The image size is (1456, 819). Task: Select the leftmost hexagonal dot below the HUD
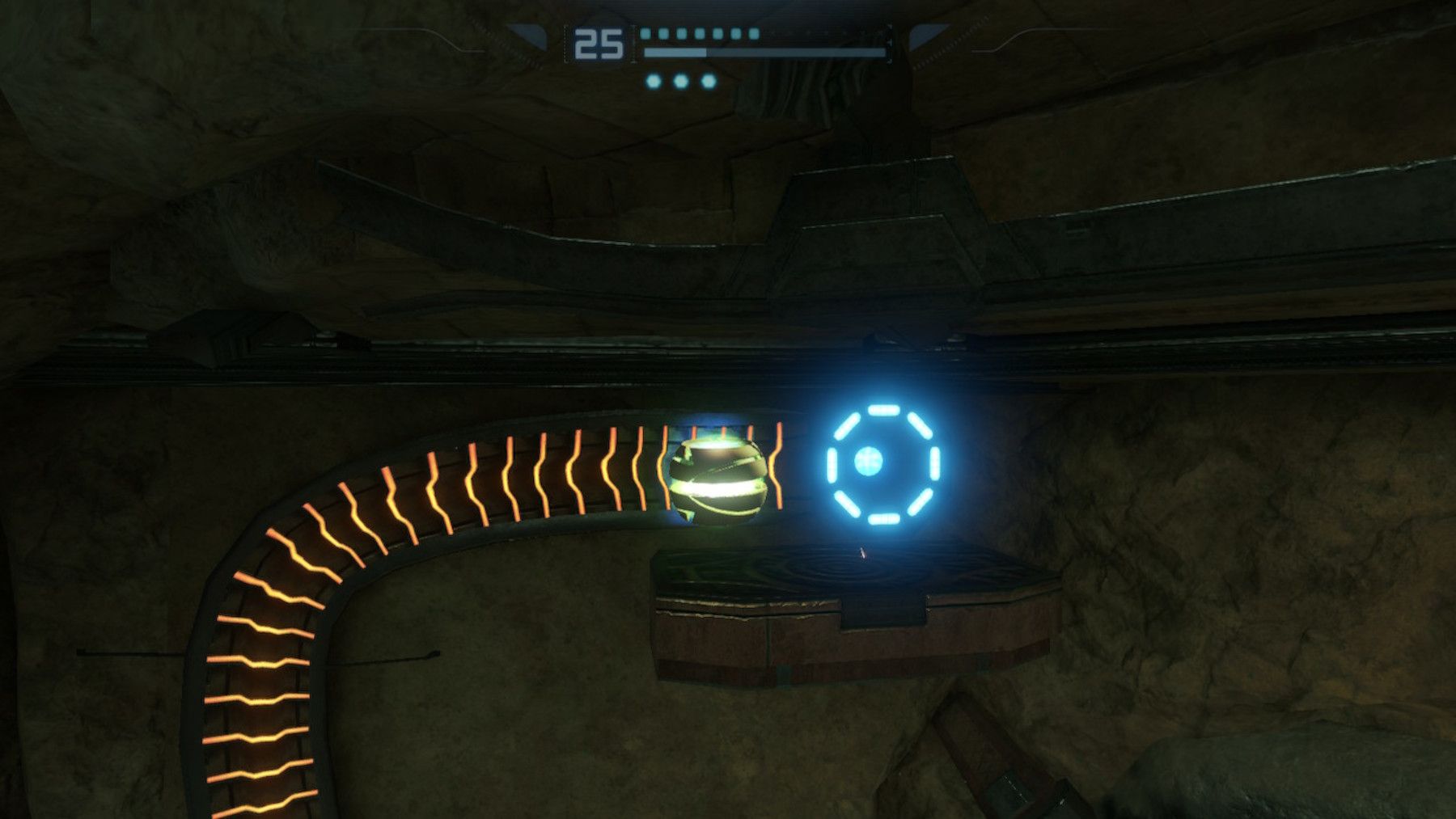(x=654, y=82)
